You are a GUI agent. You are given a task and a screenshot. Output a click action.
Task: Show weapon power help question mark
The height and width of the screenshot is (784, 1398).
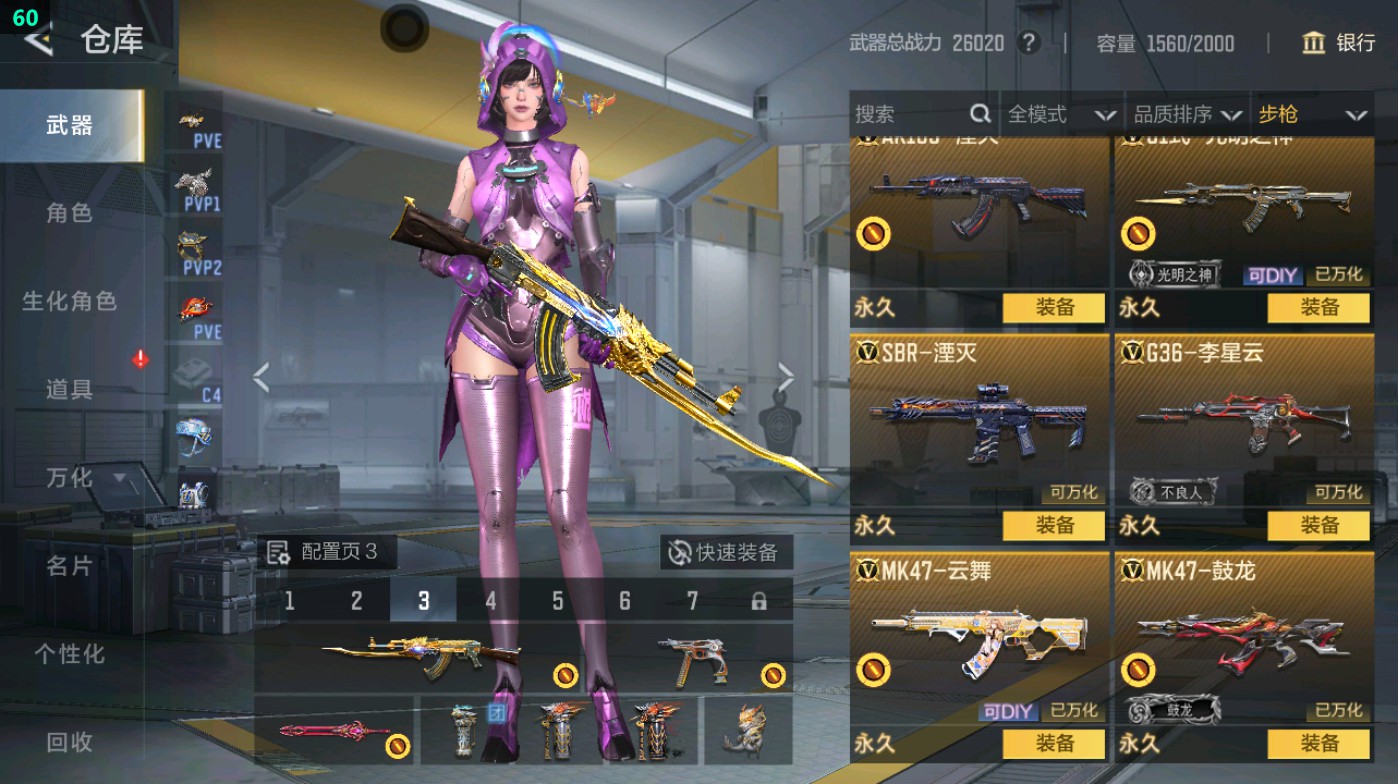tap(1028, 43)
